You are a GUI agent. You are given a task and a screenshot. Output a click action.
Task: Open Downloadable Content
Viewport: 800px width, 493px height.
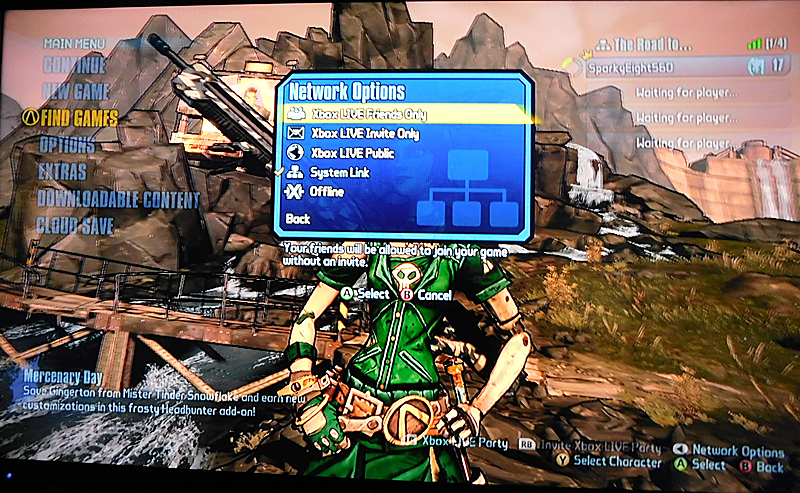(x=118, y=198)
